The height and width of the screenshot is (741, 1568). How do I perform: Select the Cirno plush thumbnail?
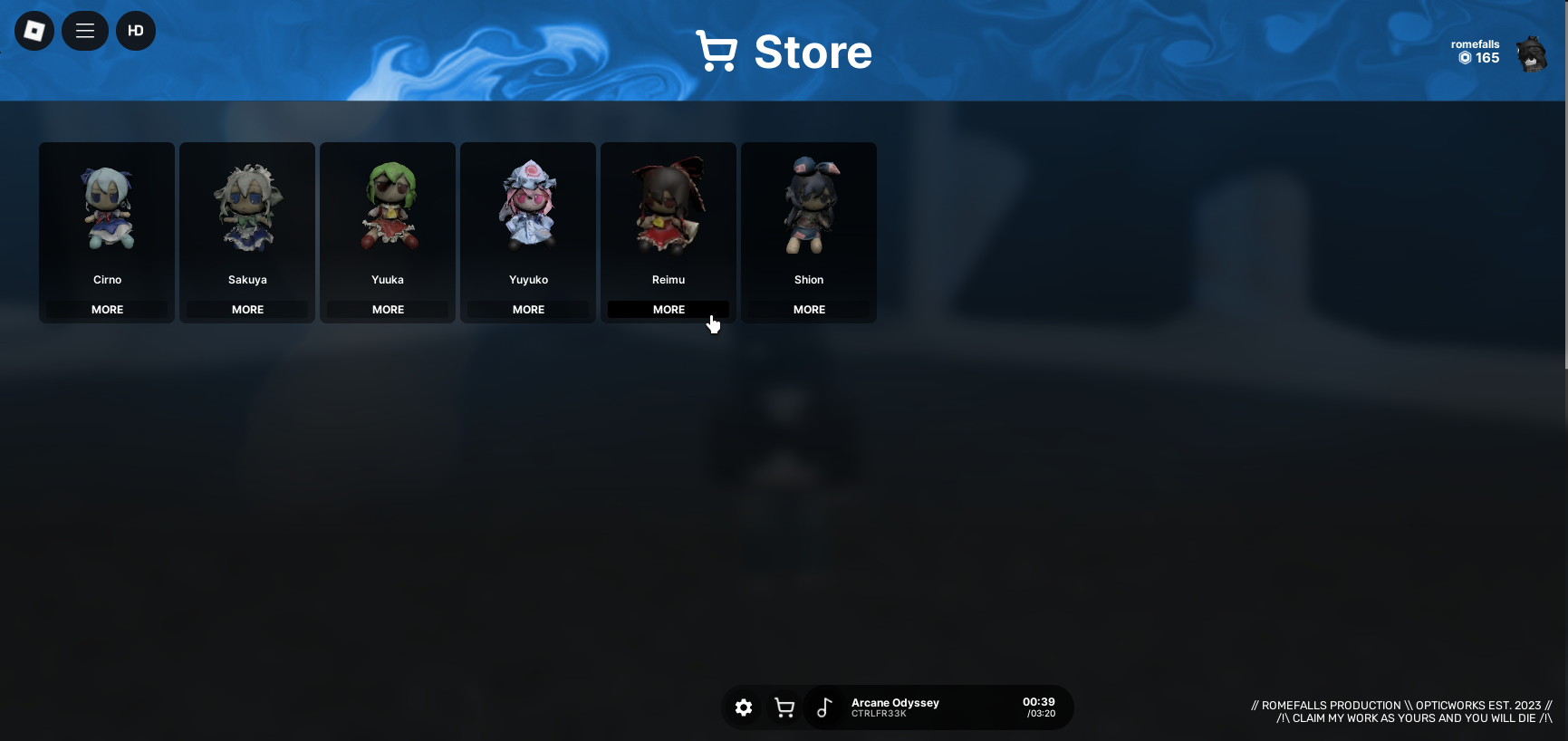[106, 207]
